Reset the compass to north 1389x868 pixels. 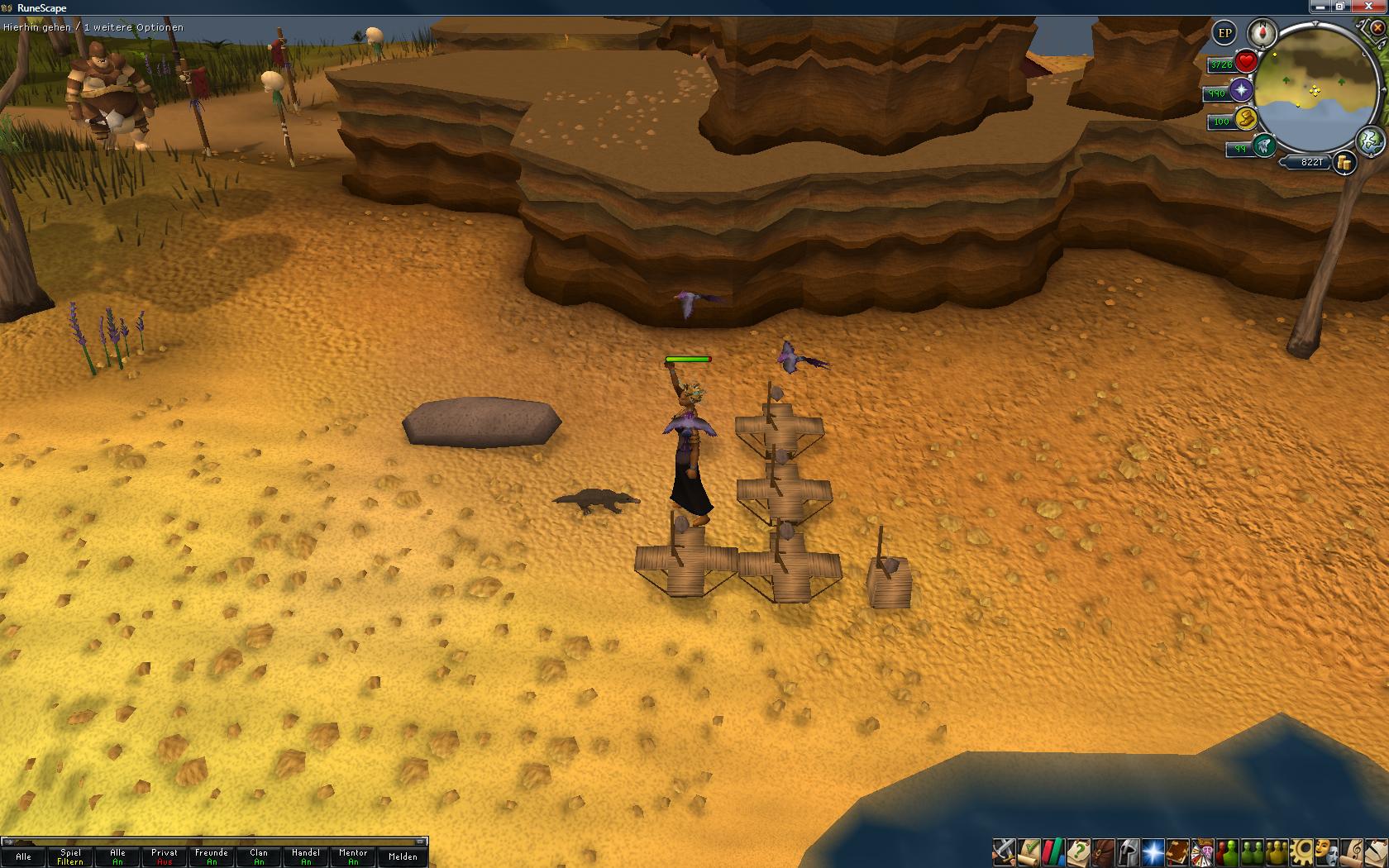click(x=1263, y=34)
